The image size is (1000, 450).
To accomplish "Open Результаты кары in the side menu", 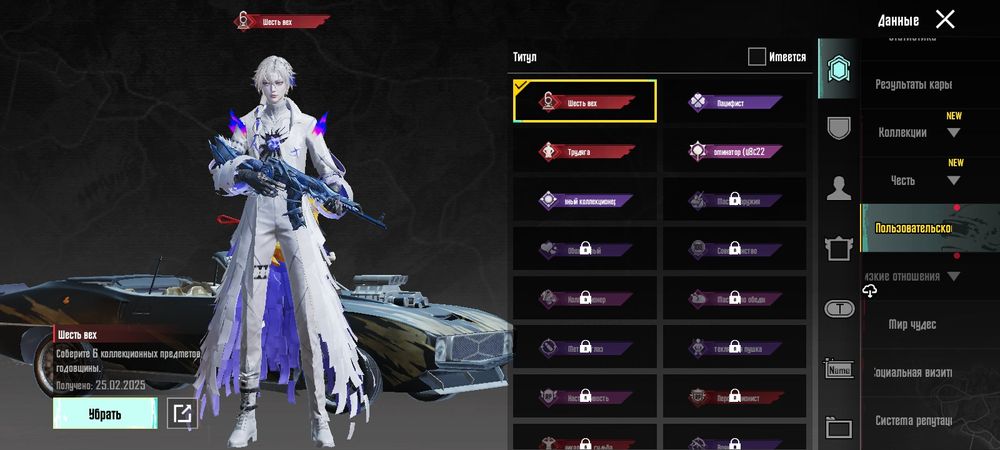I will pos(913,85).
